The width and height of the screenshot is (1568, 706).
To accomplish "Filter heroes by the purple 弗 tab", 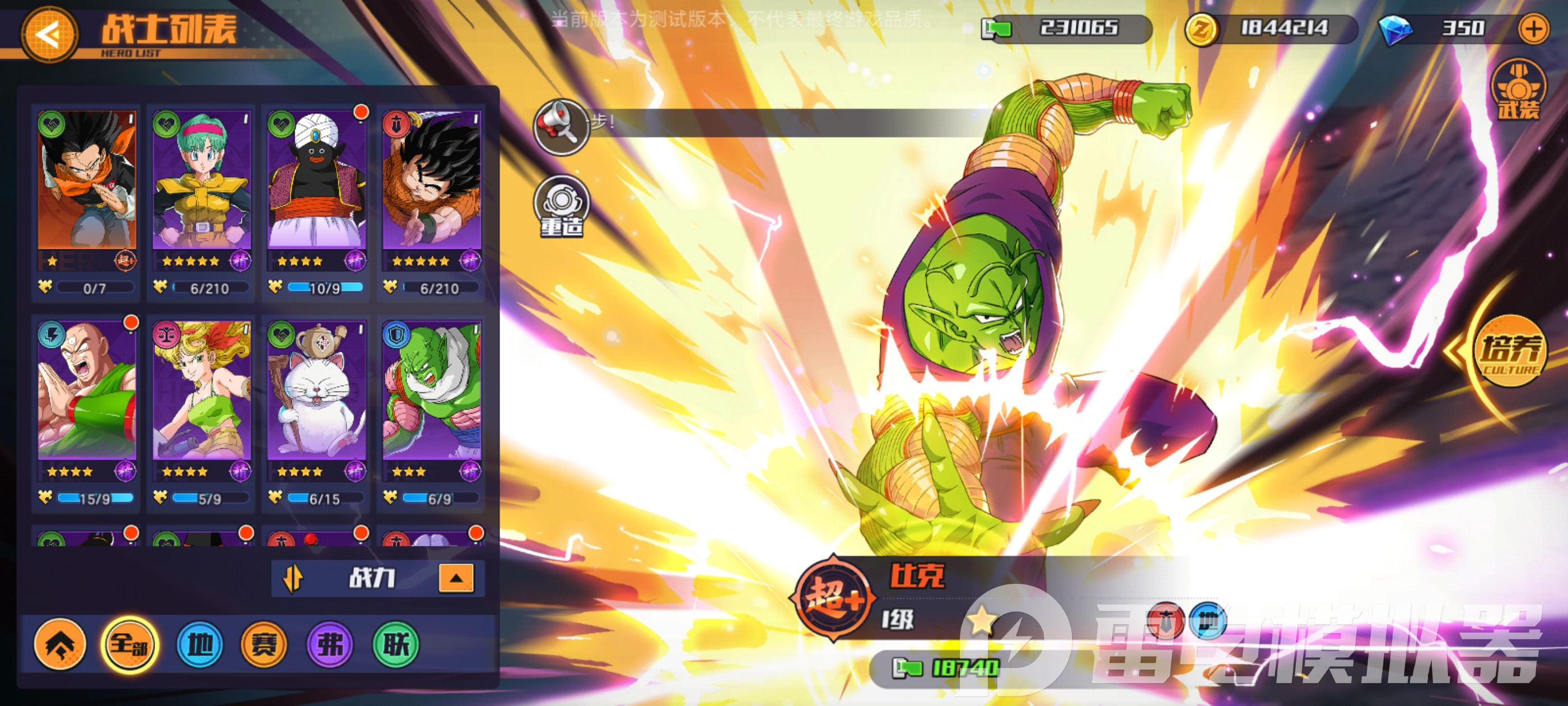I will (x=330, y=644).
